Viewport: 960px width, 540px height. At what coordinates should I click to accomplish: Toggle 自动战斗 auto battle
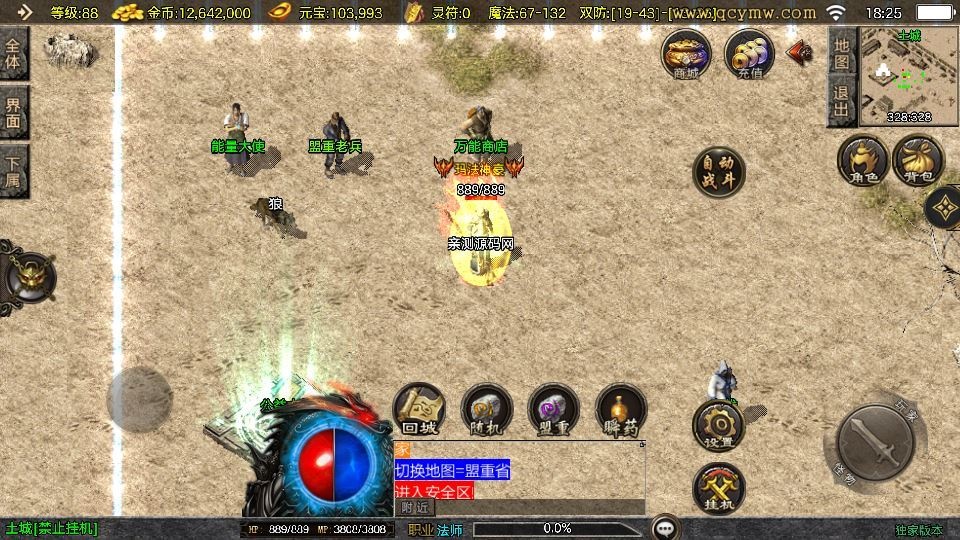719,172
